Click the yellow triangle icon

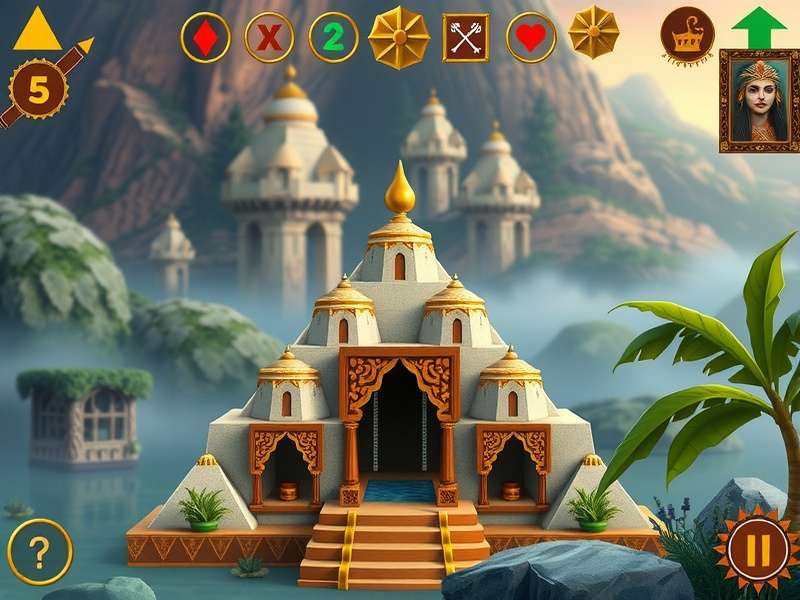coord(38,29)
